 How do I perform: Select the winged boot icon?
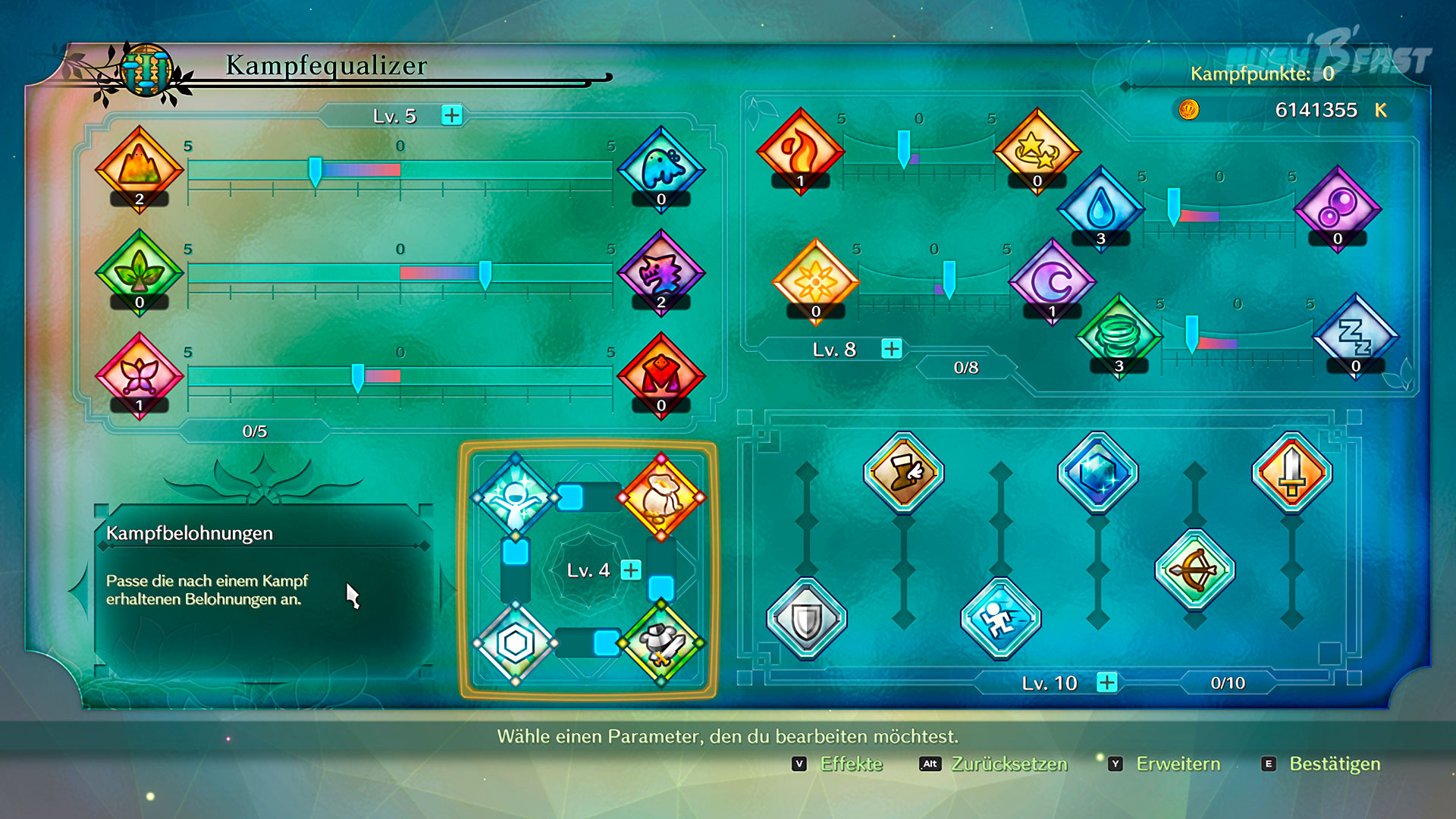pos(903,472)
